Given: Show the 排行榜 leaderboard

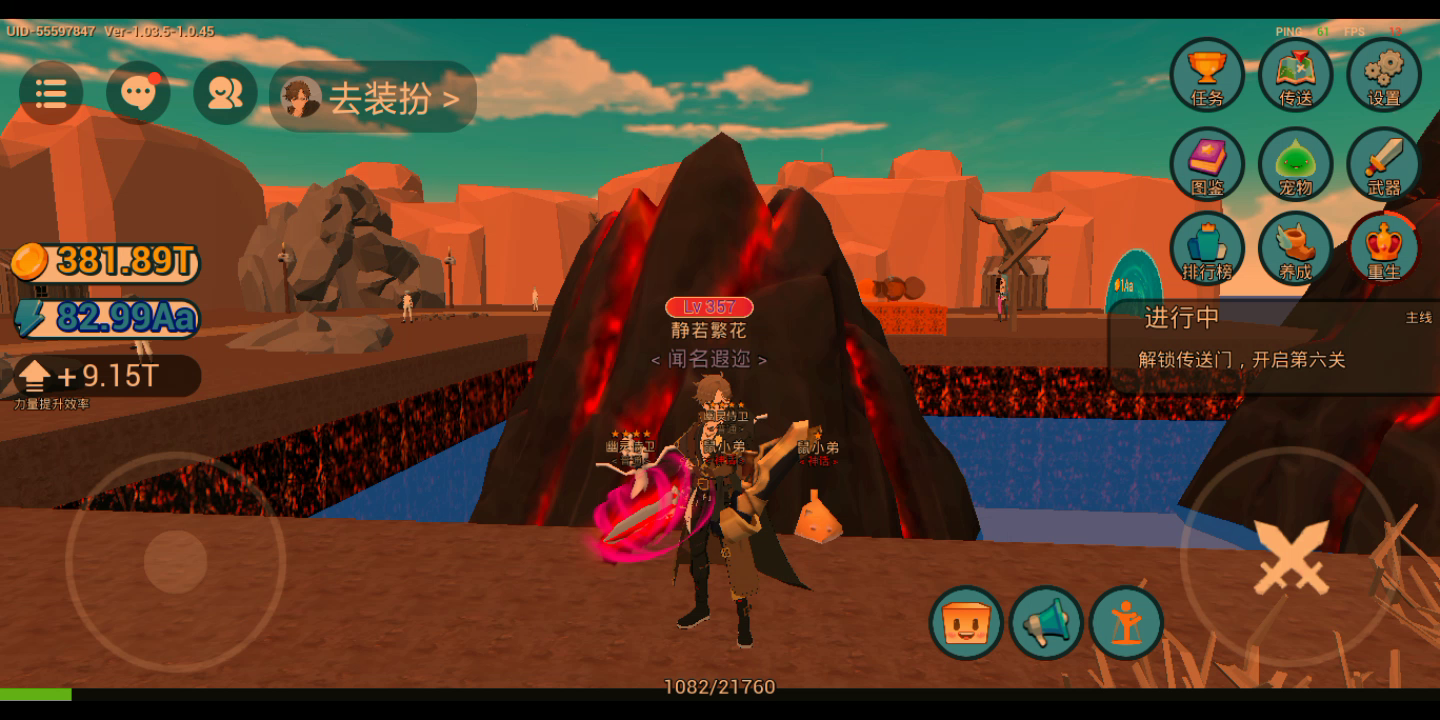Looking at the screenshot, I should coord(1207,248).
